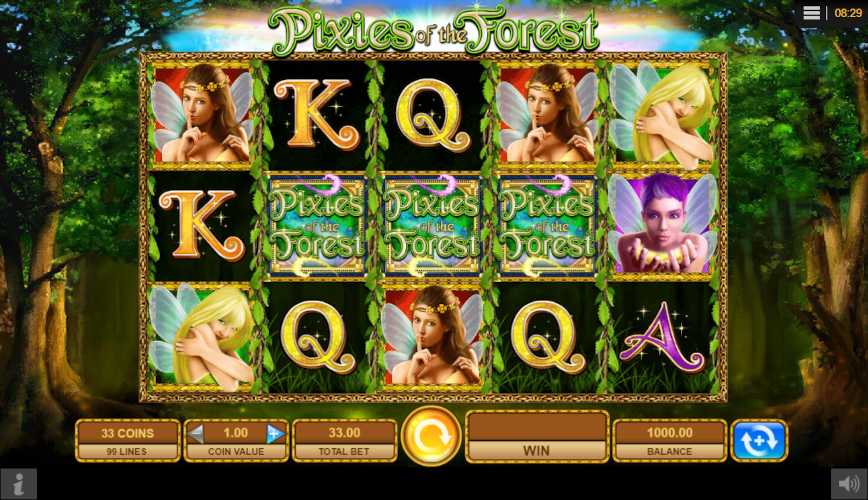Increase the coin value with right arrow
This screenshot has height=500, width=868.
tap(274, 433)
